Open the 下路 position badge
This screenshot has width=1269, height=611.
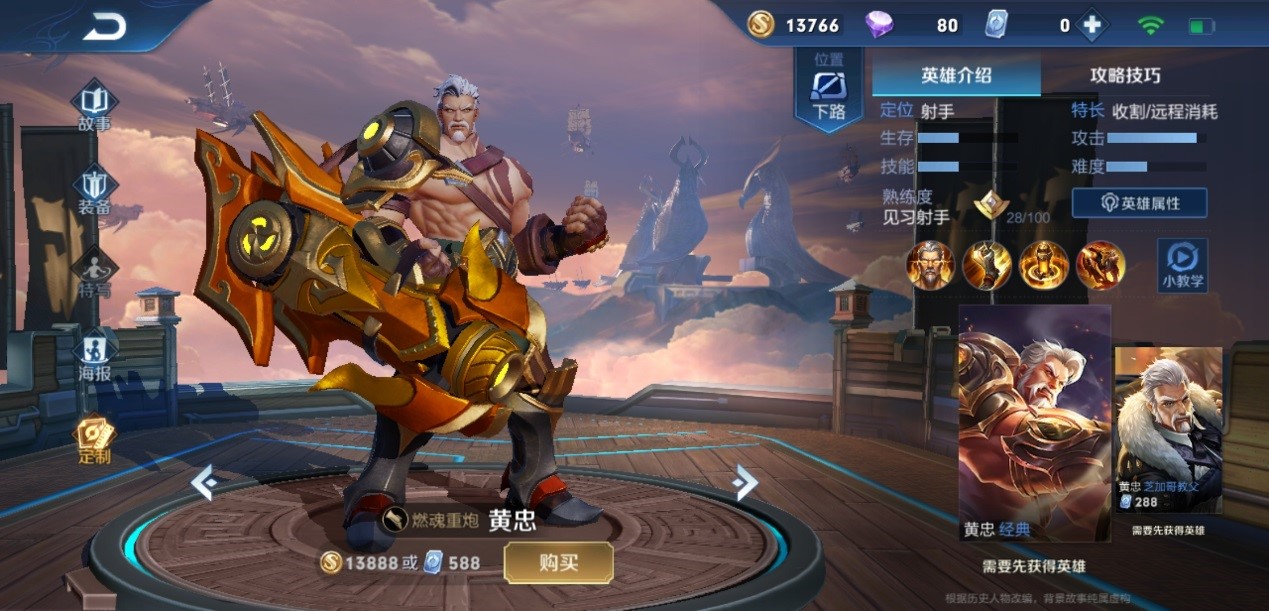point(829,90)
